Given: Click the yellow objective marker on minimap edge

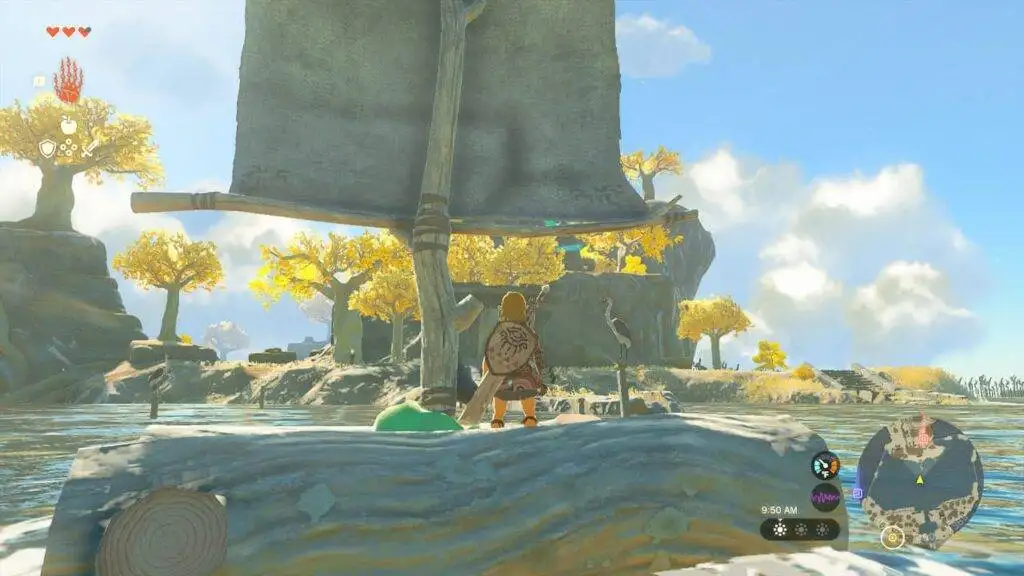Looking at the screenshot, I should pos(892,537).
